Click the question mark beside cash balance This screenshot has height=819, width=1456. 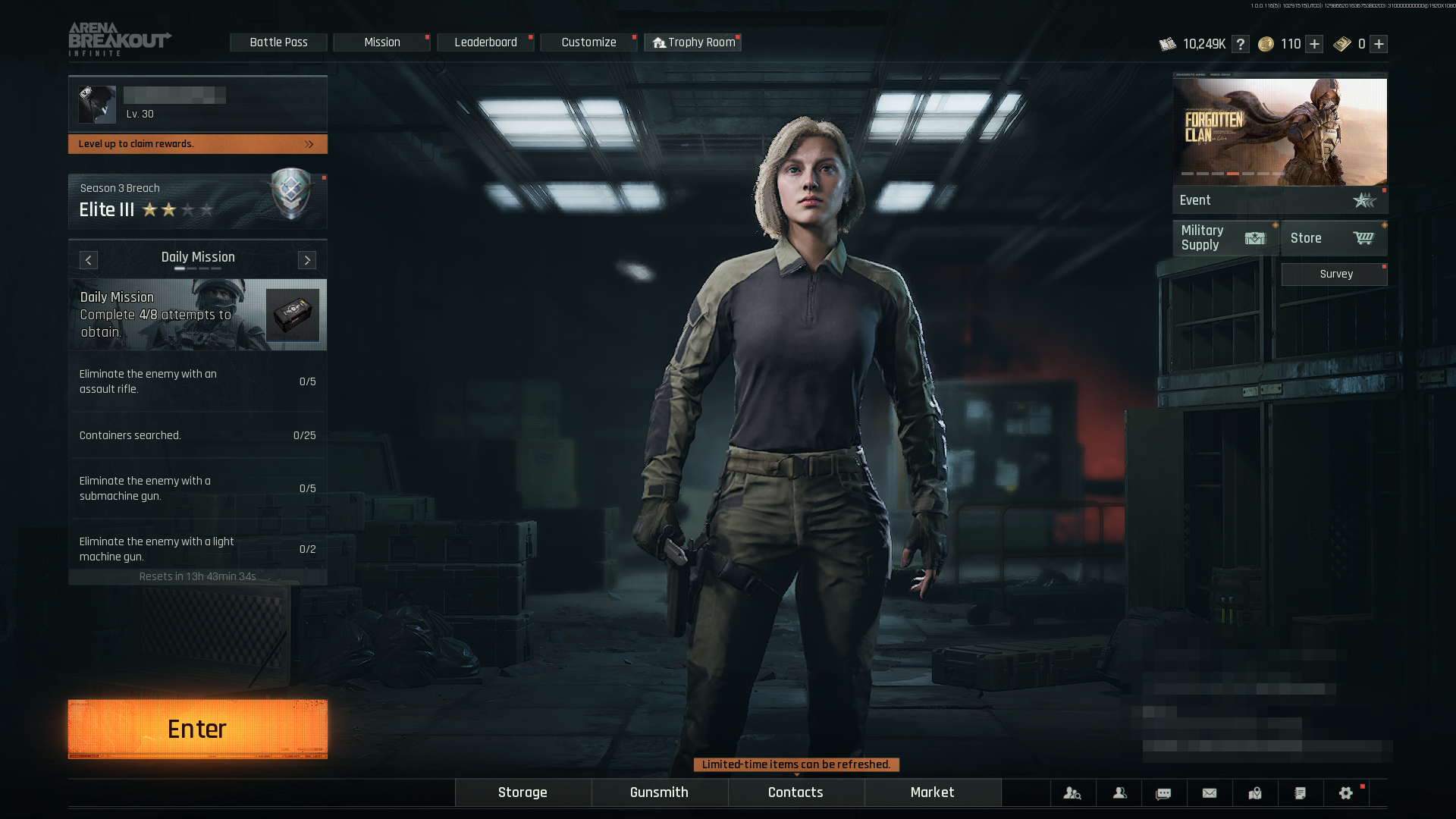(1241, 44)
